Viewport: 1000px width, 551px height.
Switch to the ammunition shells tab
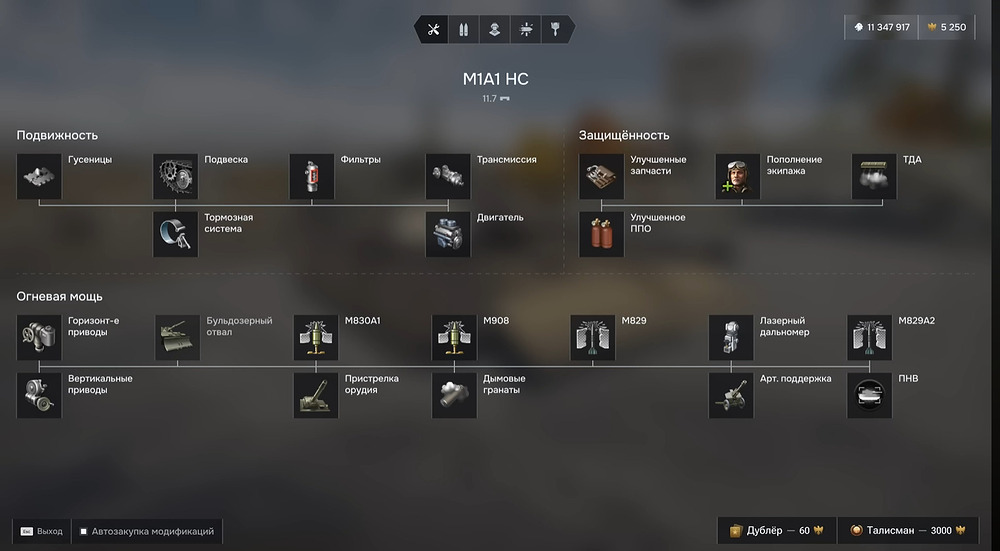(464, 29)
